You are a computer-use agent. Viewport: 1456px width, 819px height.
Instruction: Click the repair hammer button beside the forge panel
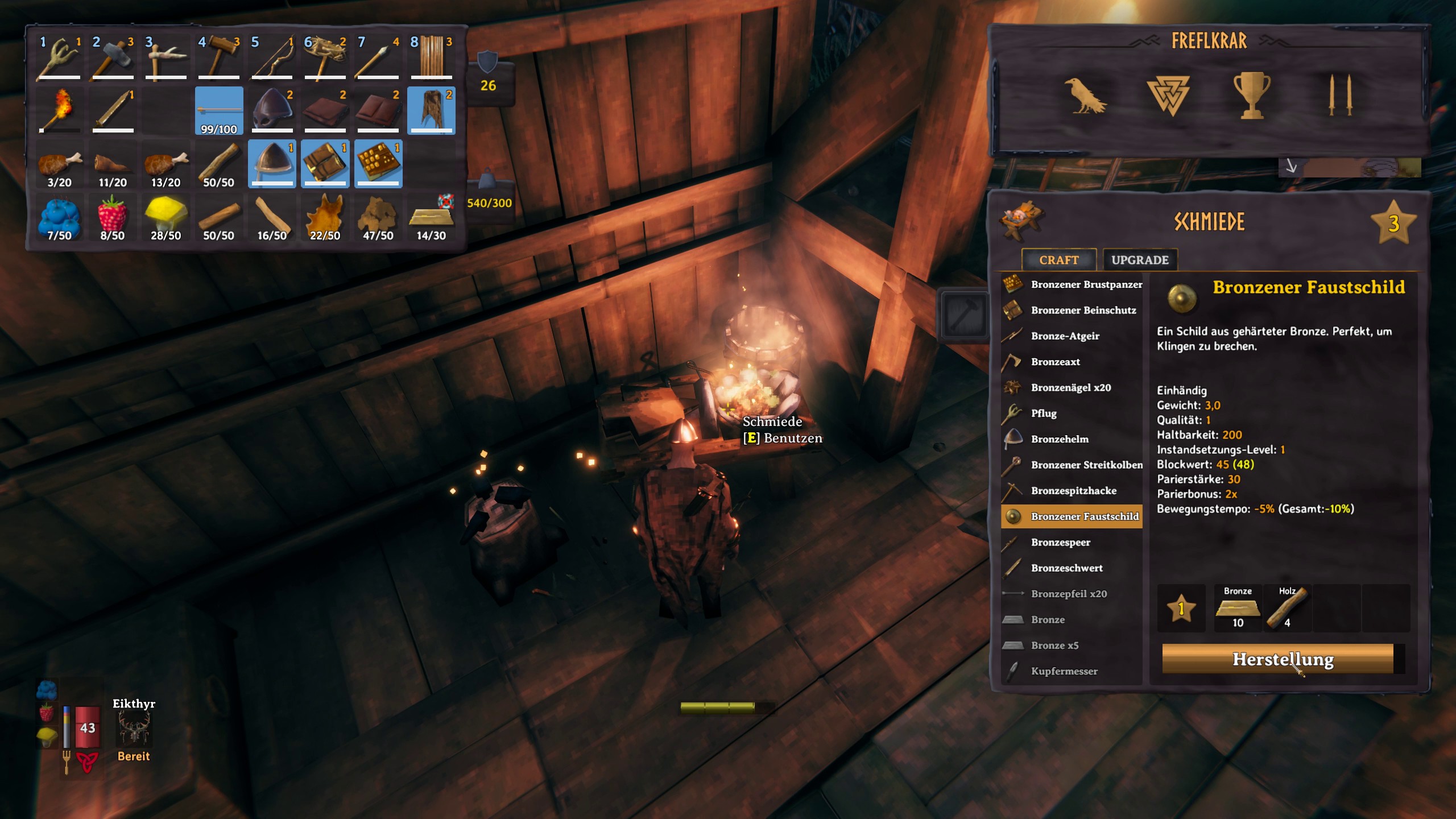pyautogui.click(x=963, y=315)
